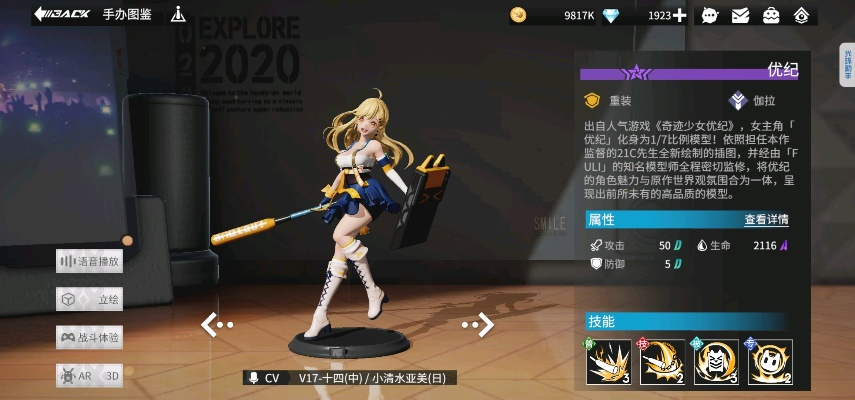Open the briefcase bag icon
855x400 pixels.
pyautogui.click(x=772, y=15)
